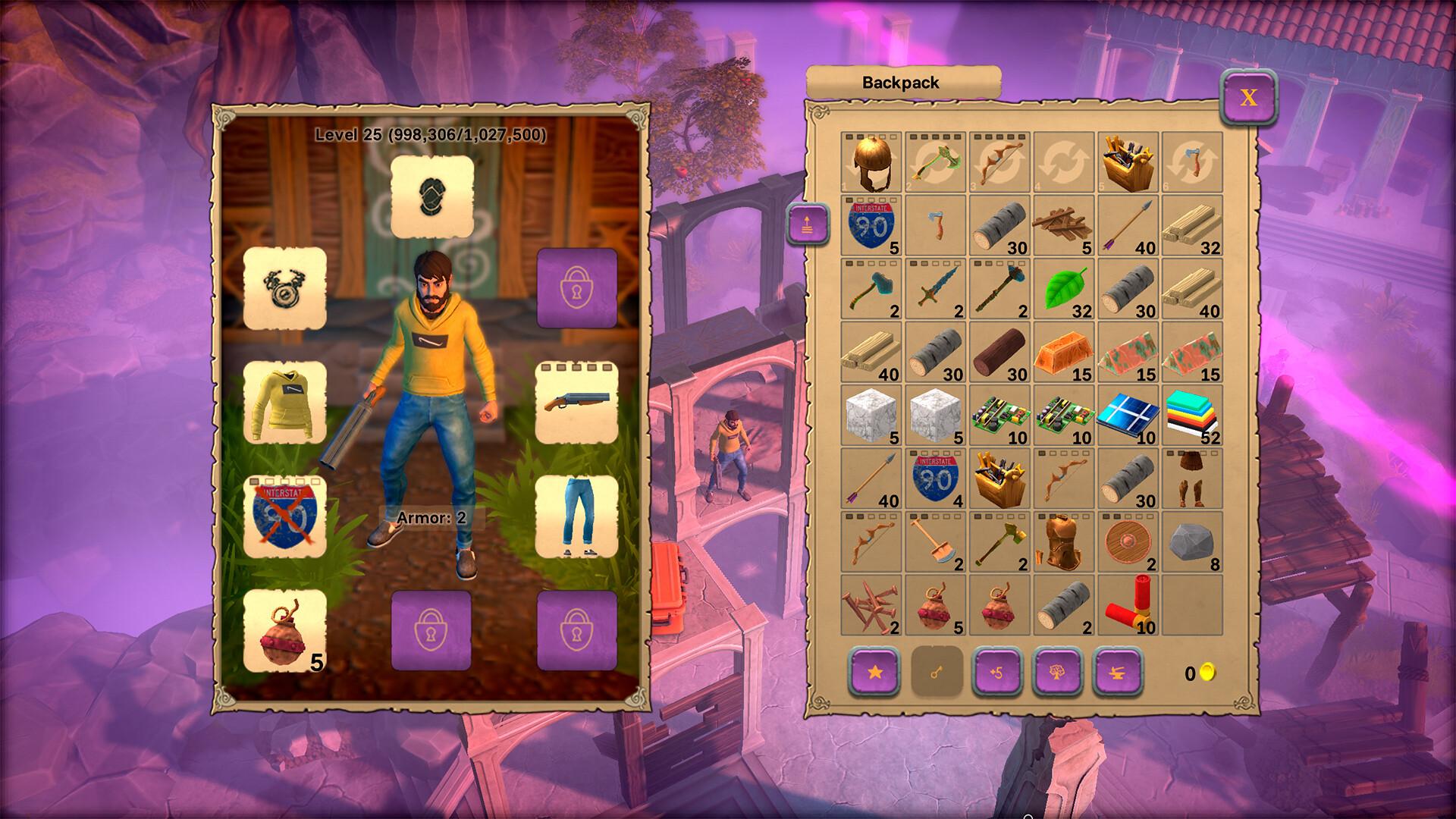The width and height of the screenshot is (1456, 819).
Task: Select the green leaf stack of 32
Action: (x=1064, y=289)
